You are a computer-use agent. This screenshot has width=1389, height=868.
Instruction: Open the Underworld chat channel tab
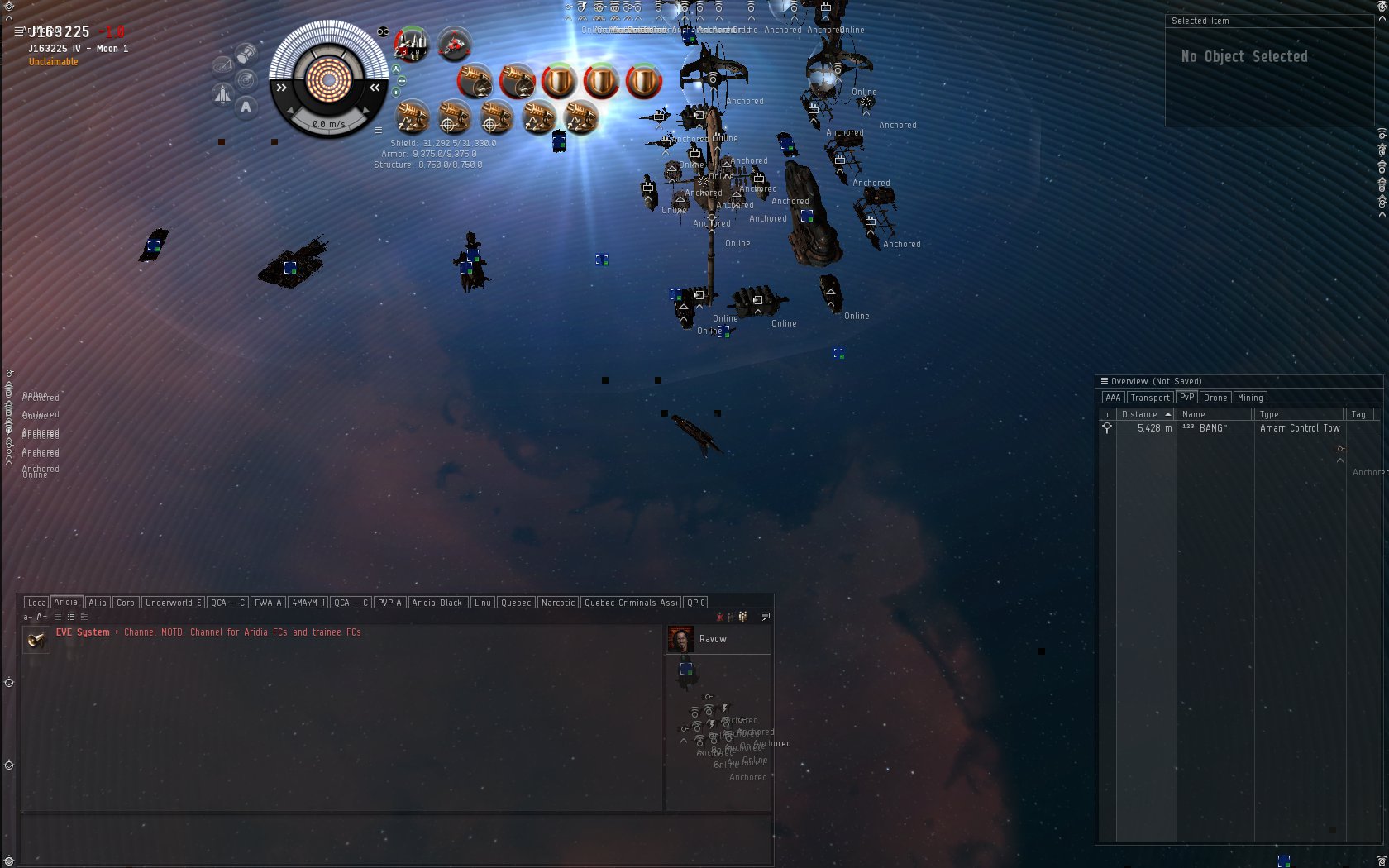click(x=173, y=603)
